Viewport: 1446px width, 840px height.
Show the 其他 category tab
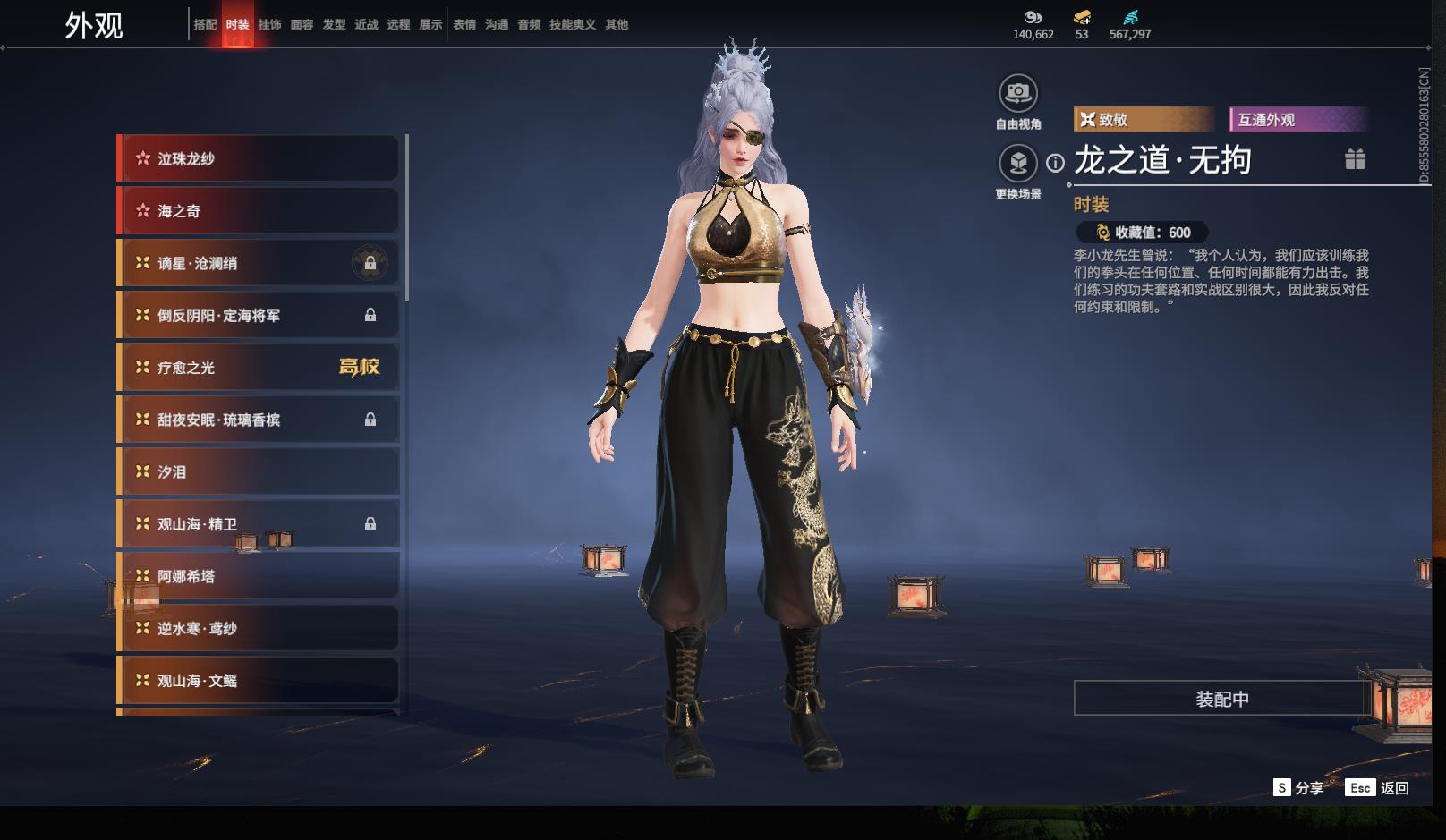(617, 25)
